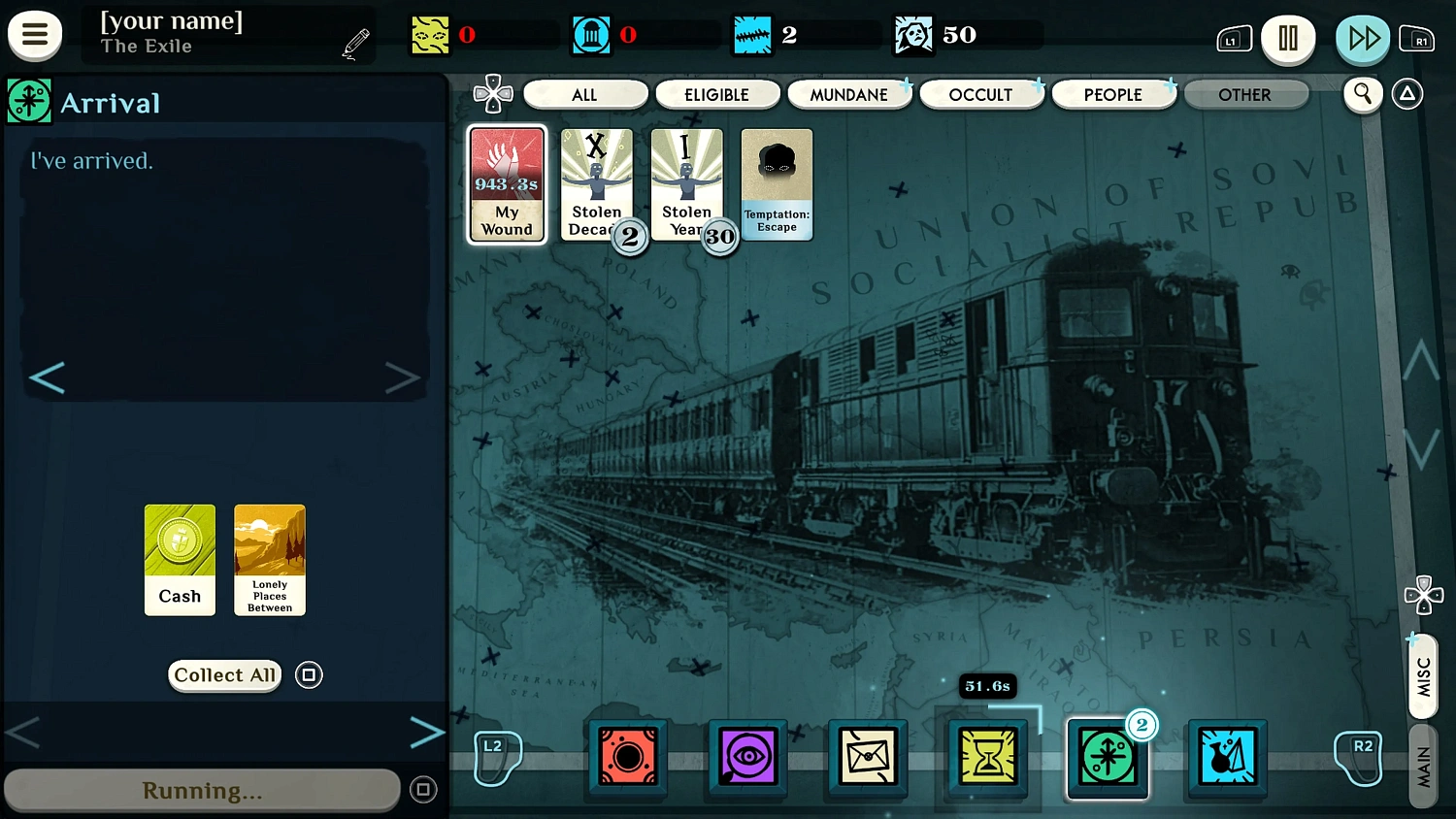
Task: Click the hamburger menu icon
Action: coord(35,35)
